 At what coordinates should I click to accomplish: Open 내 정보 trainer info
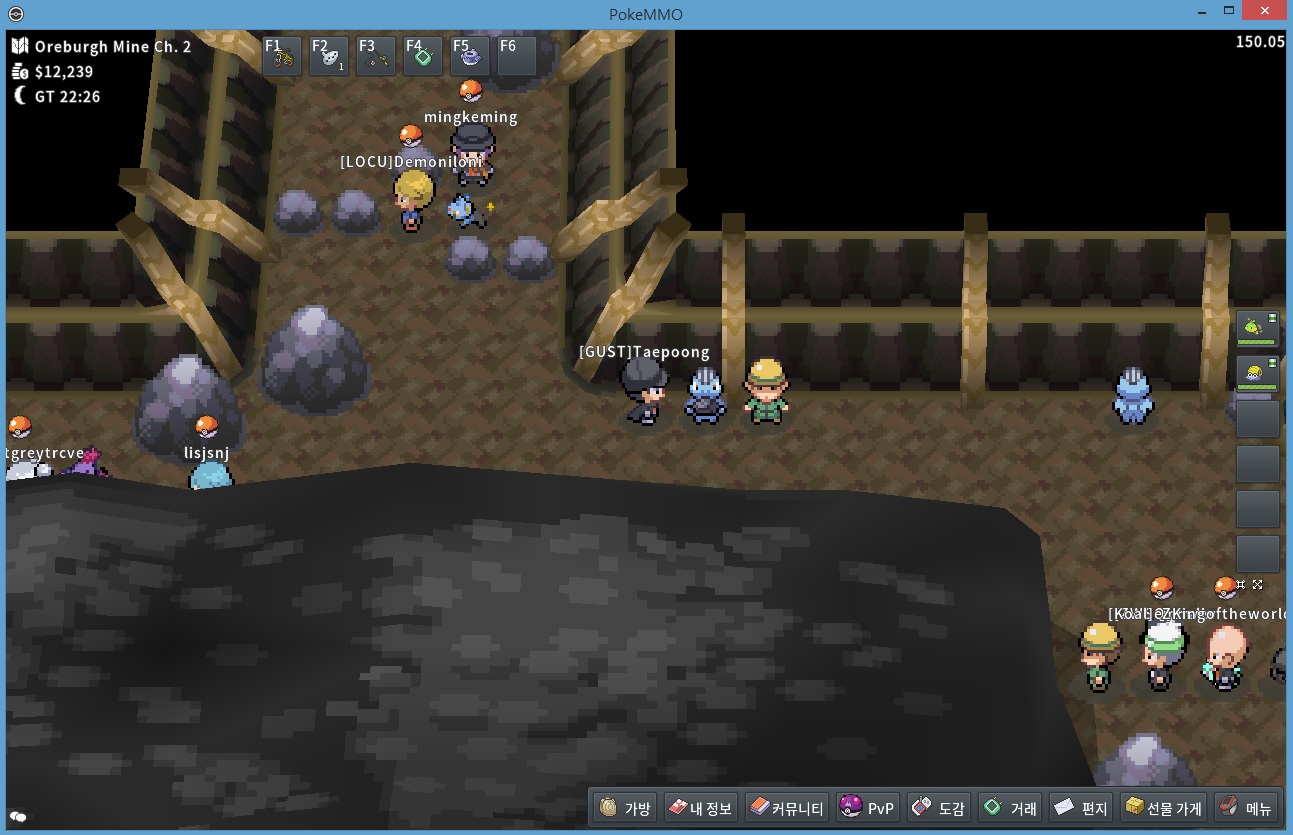tap(700, 808)
